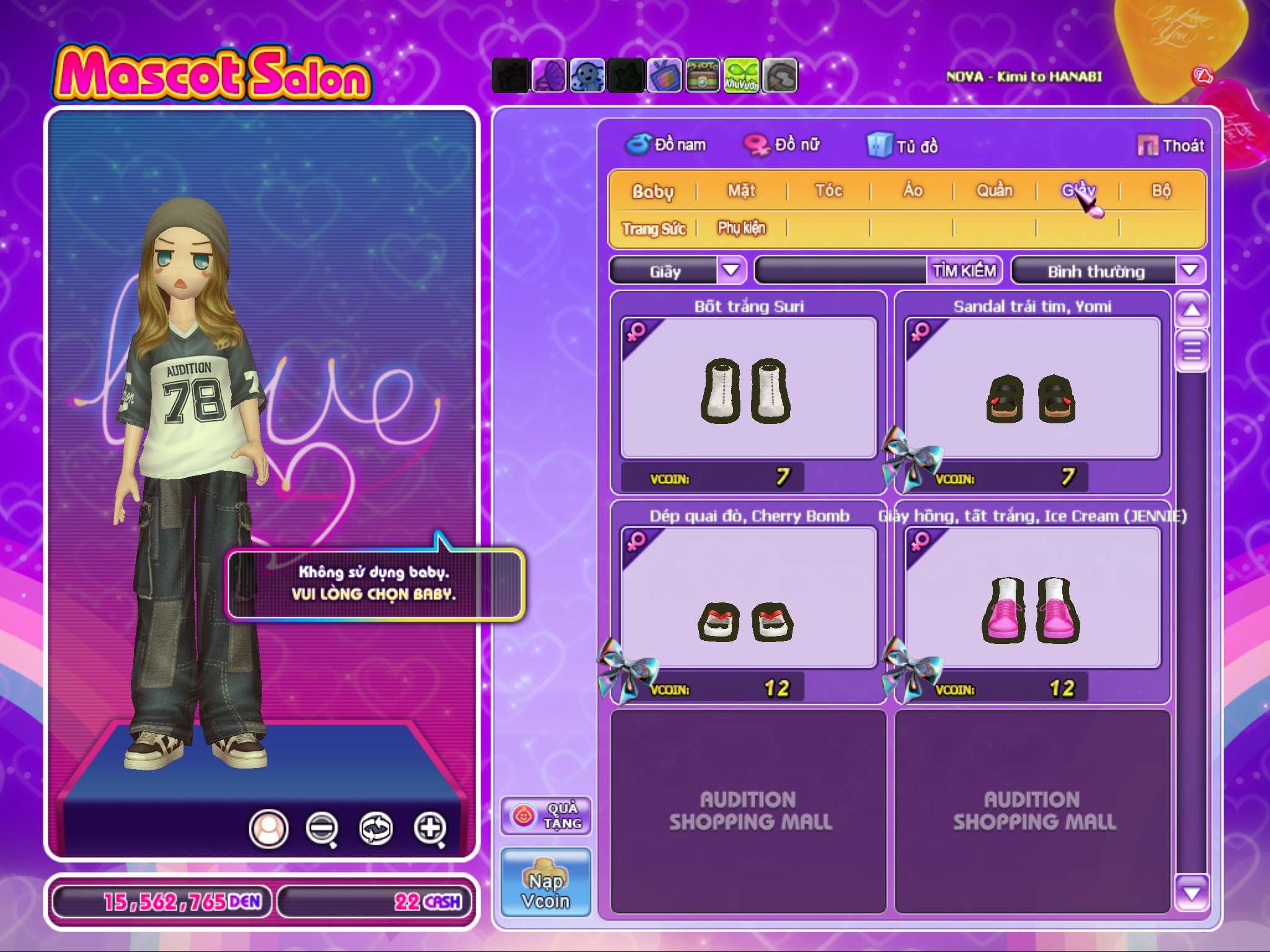Switch to the Mặt category
Image resolution: width=1270 pixels, height=952 pixels.
[742, 191]
